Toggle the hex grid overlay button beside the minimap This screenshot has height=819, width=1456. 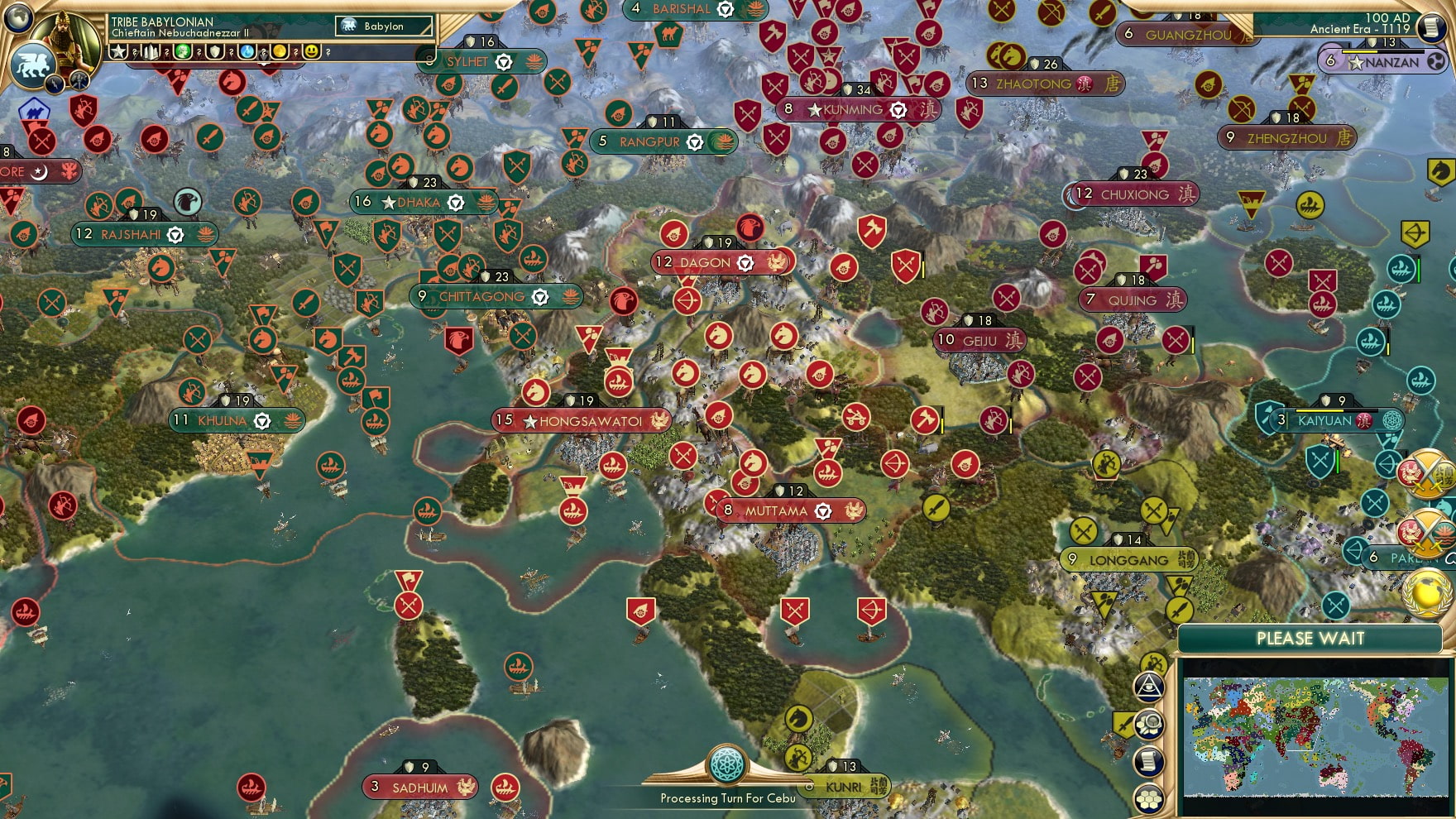(1147, 798)
